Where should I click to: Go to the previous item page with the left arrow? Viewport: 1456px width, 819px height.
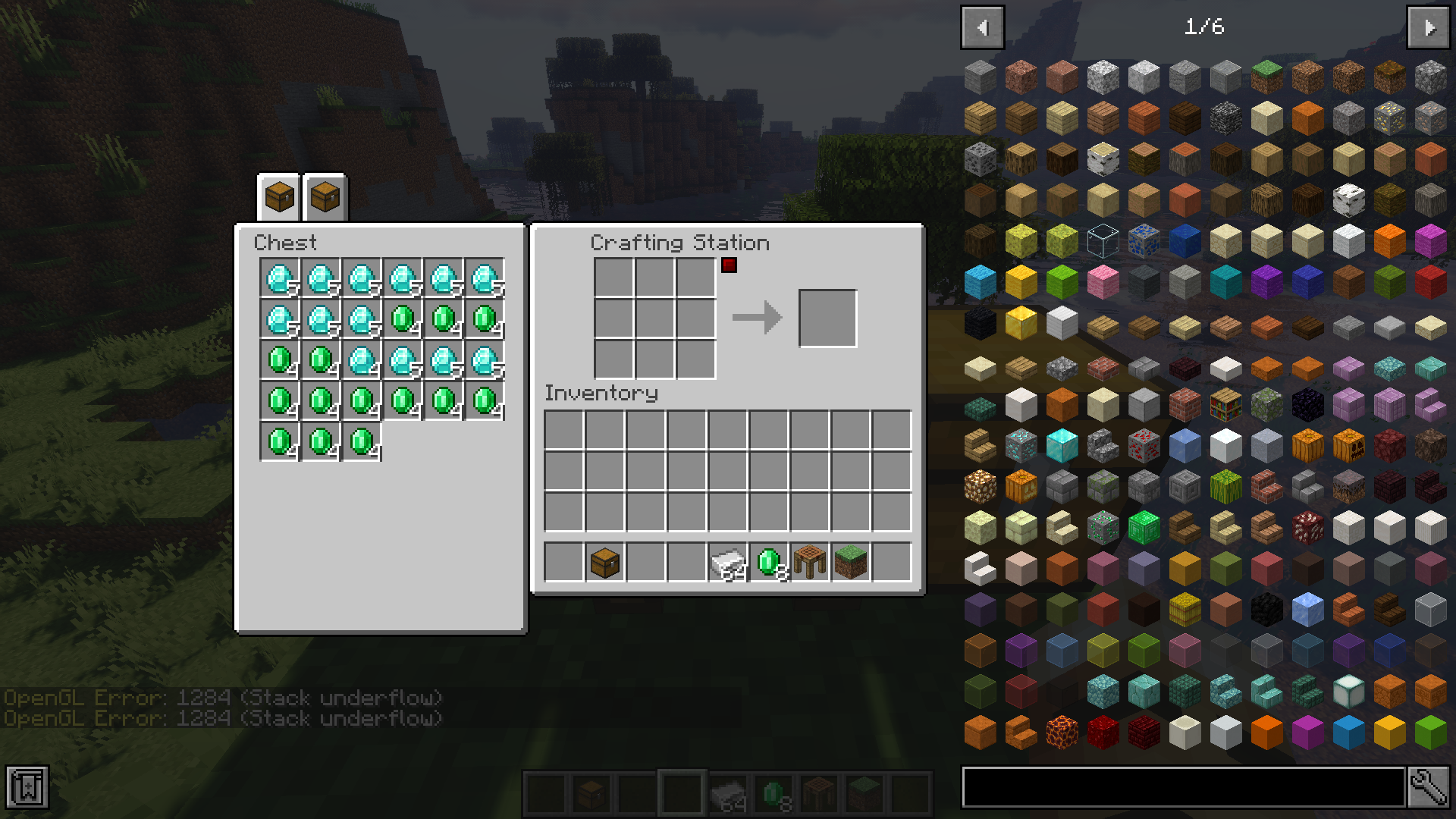983,27
